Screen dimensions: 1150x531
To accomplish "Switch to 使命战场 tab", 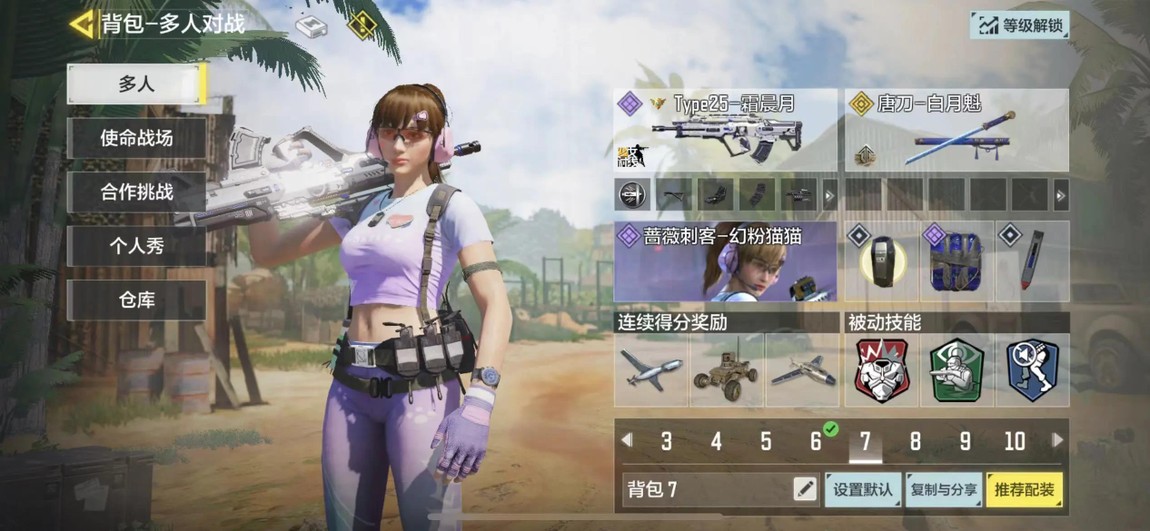I will point(137,138).
